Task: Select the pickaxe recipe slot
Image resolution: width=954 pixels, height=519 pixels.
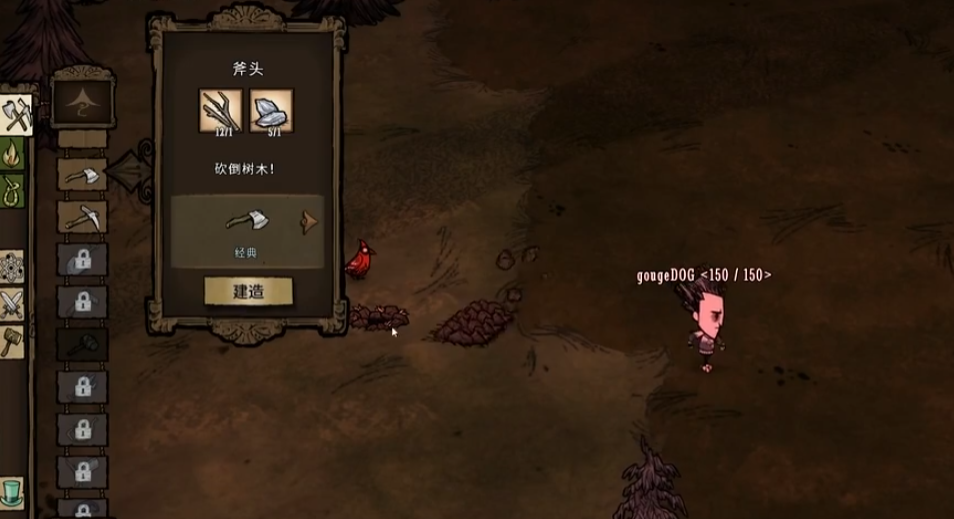Action: click(x=81, y=218)
